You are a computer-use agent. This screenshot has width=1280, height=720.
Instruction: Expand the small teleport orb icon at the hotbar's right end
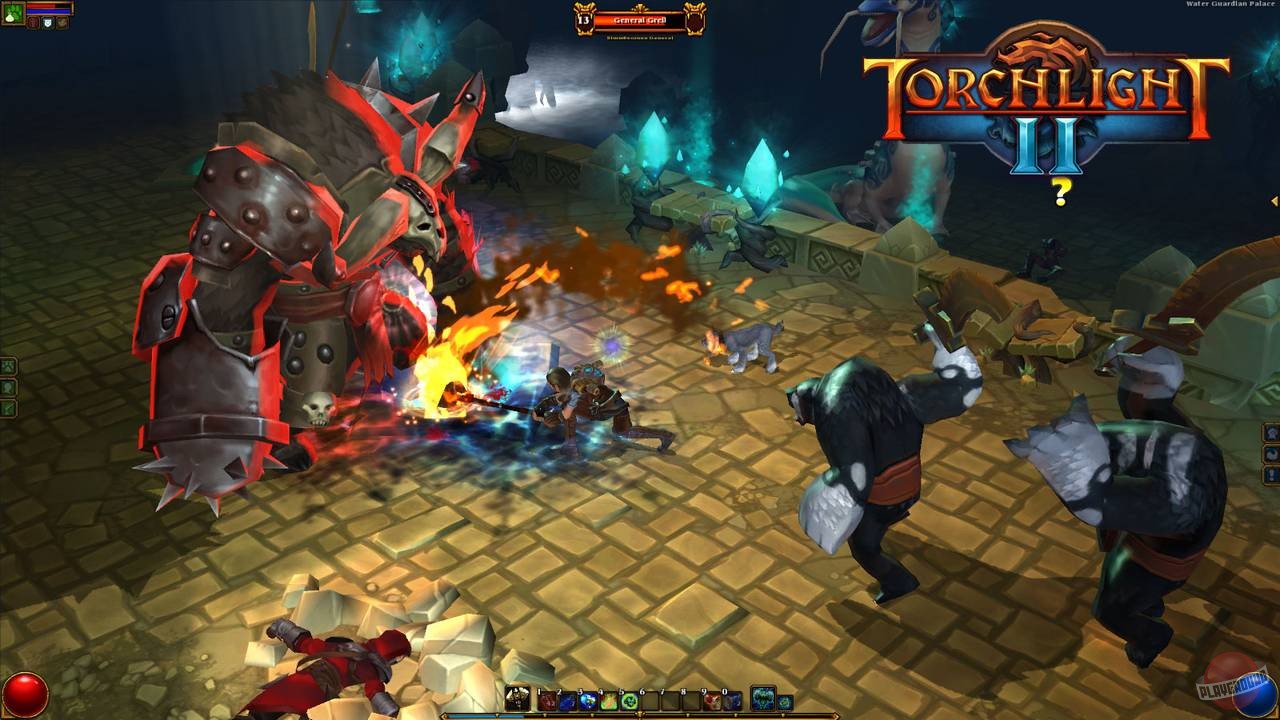787,700
